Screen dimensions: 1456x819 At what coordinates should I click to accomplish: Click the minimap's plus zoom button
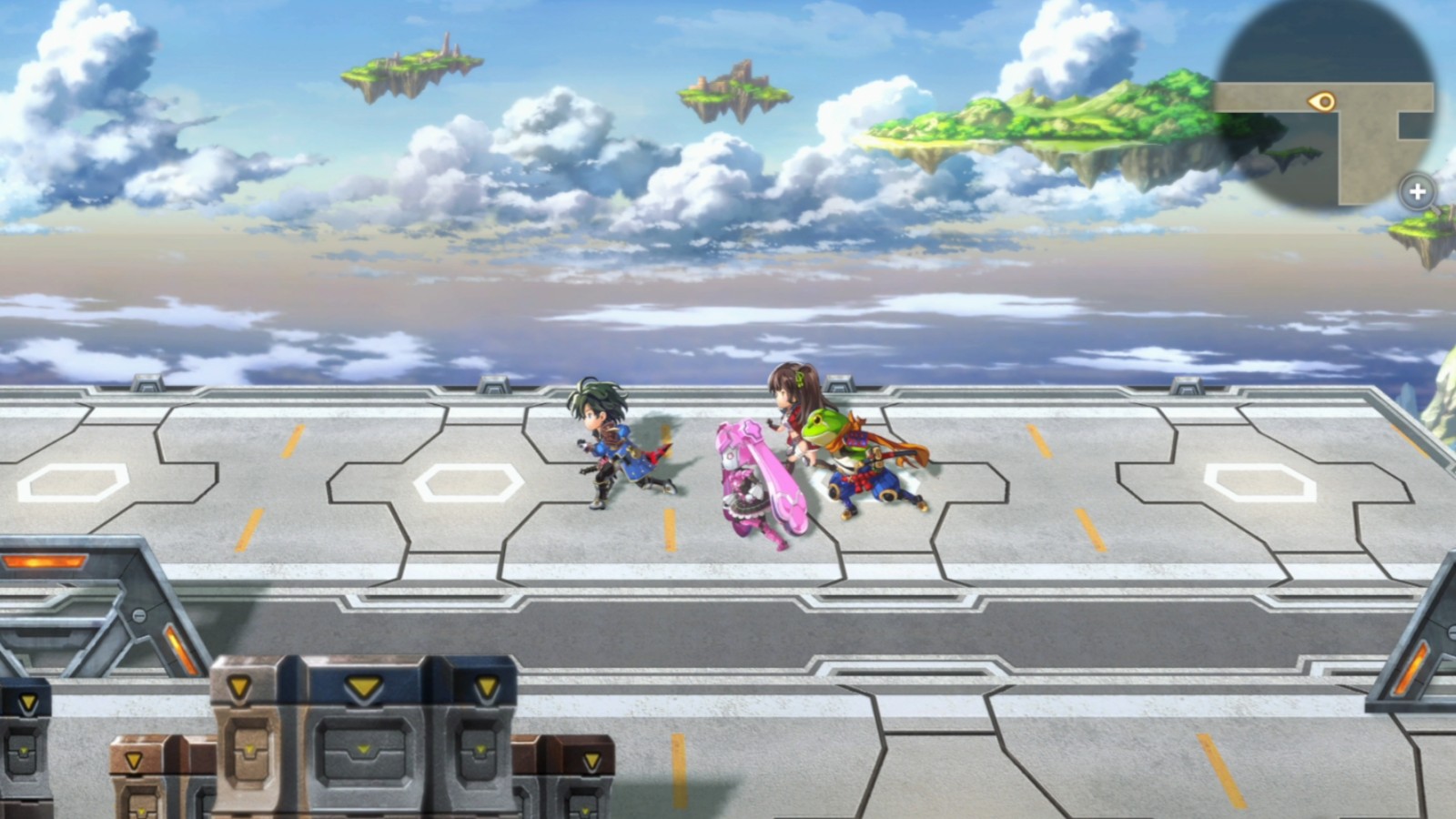click(x=1417, y=192)
